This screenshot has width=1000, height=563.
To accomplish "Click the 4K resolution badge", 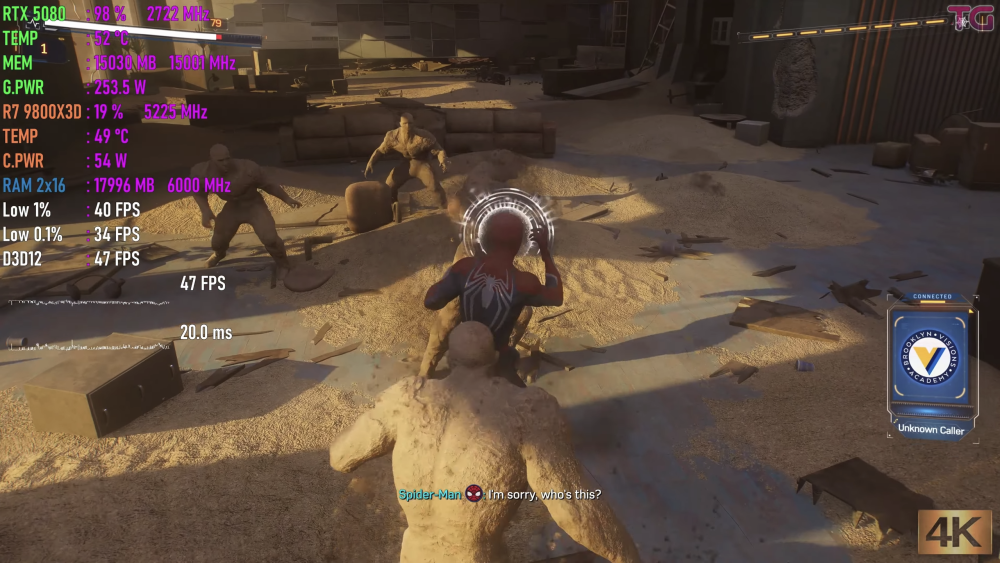I will [x=955, y=531].
